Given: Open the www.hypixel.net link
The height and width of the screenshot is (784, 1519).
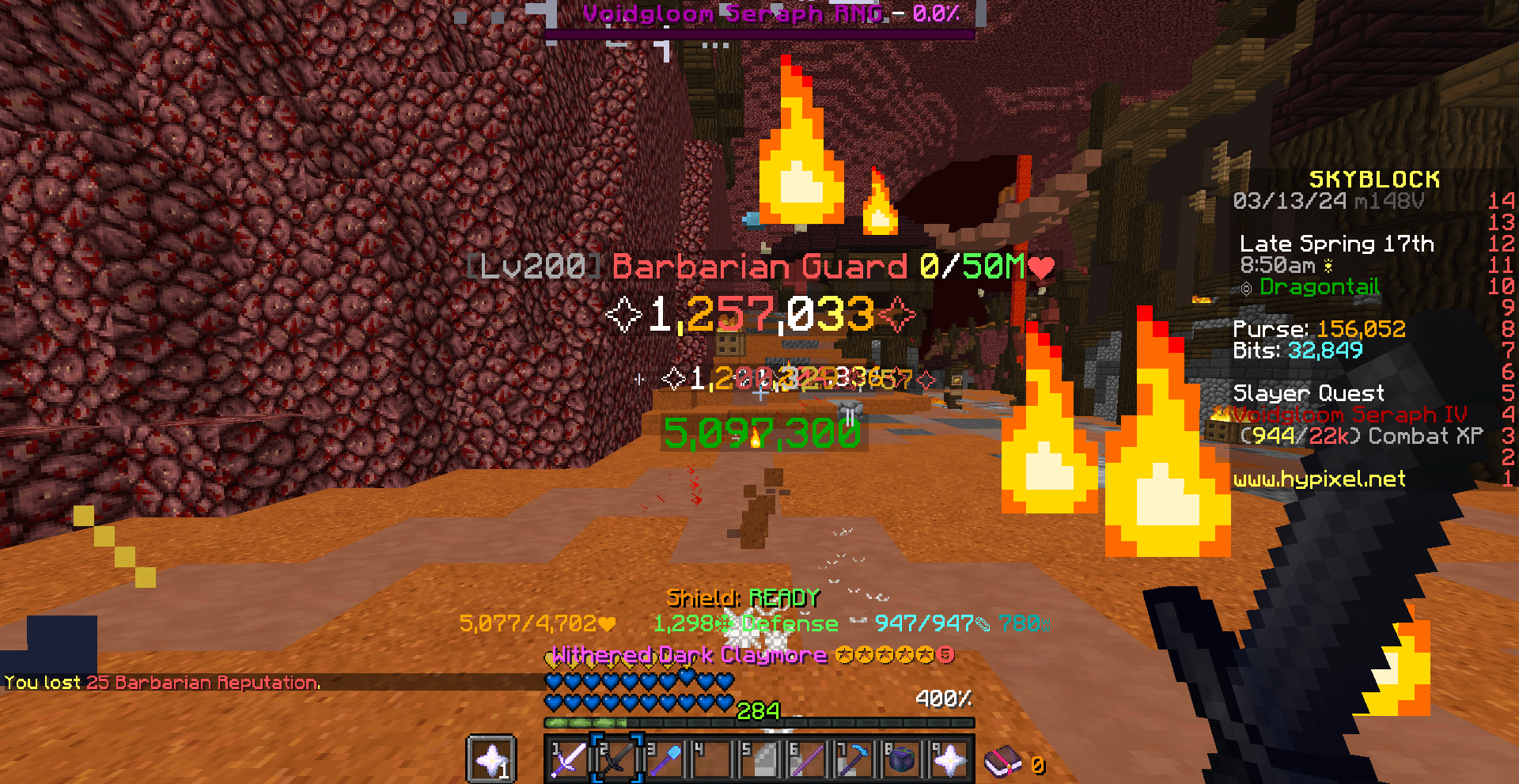Looking at the screenshot, I should click(x=1320, y=479).
